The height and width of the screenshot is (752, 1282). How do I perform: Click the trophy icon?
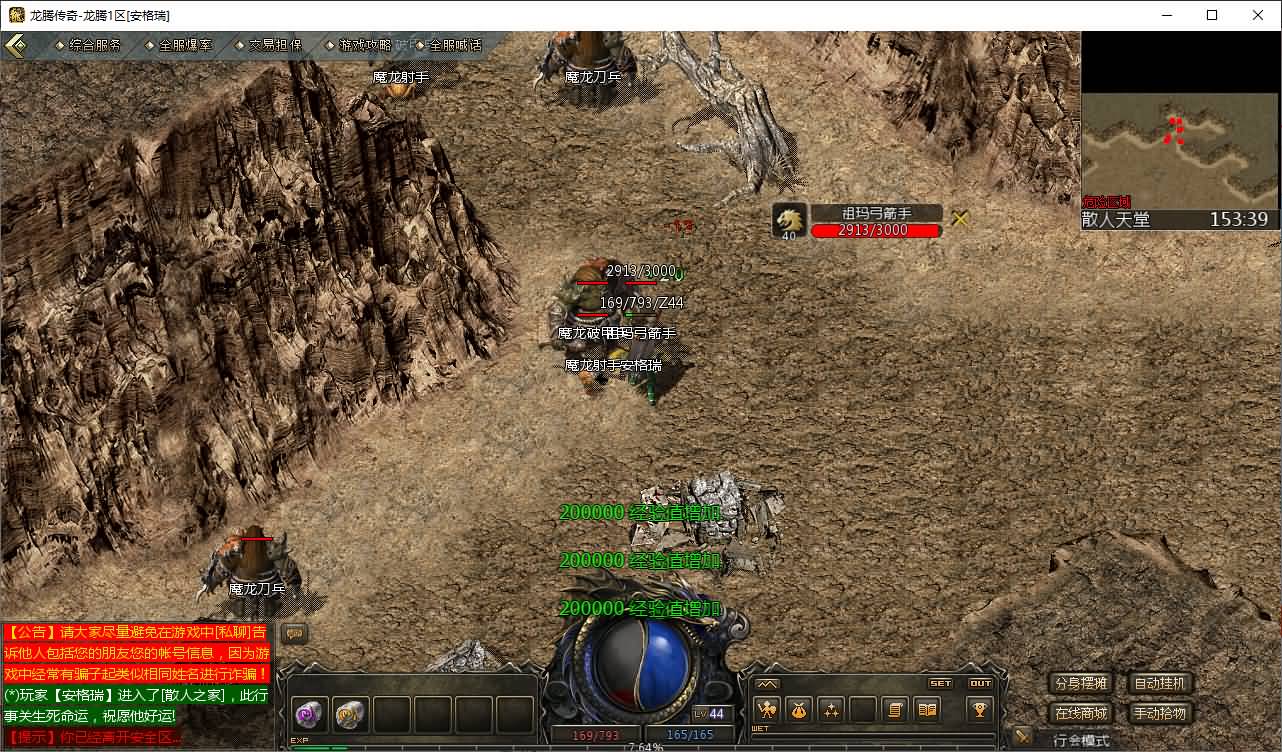click(x=979, y=710)
